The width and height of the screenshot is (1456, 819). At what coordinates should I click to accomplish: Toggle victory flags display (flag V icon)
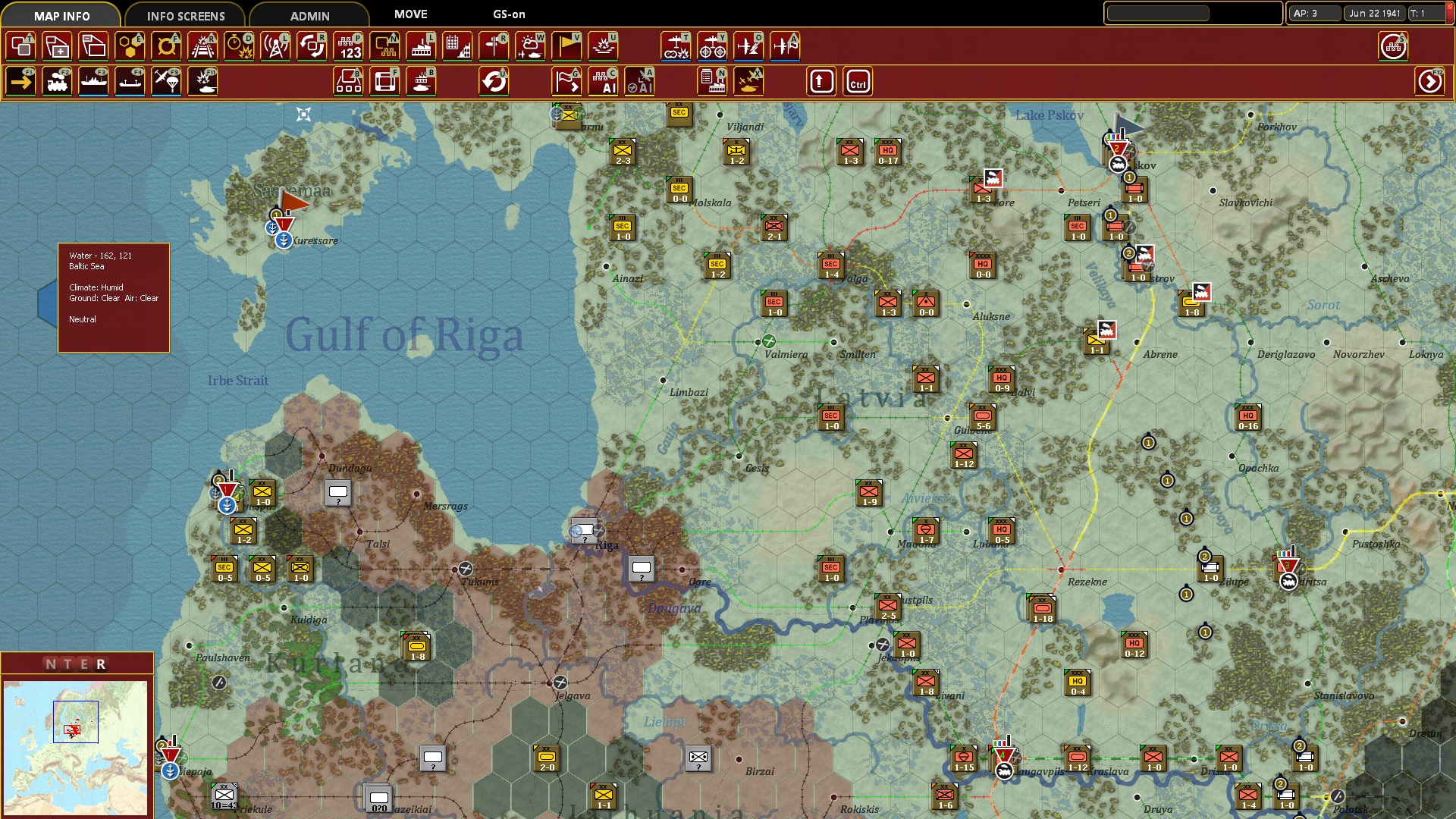tap(566, 46)
